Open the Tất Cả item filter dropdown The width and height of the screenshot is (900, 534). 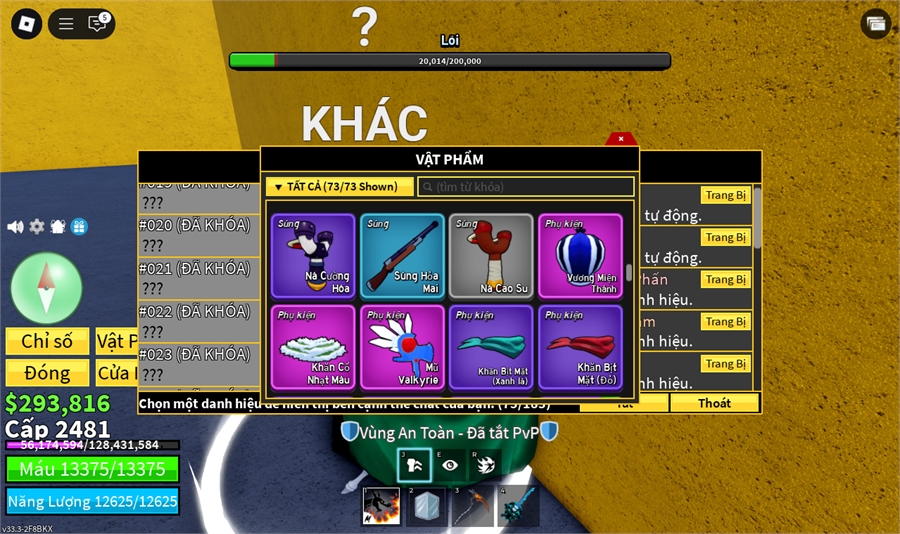tap(339, 187)
